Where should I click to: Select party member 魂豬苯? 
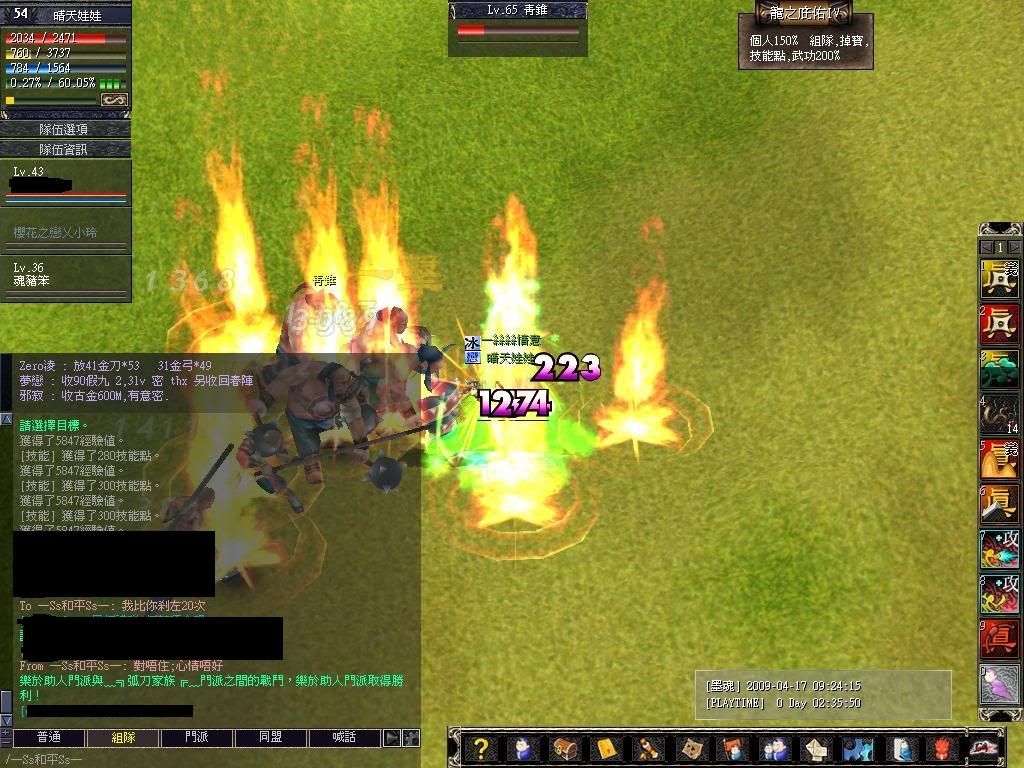[x=64, y=276]
